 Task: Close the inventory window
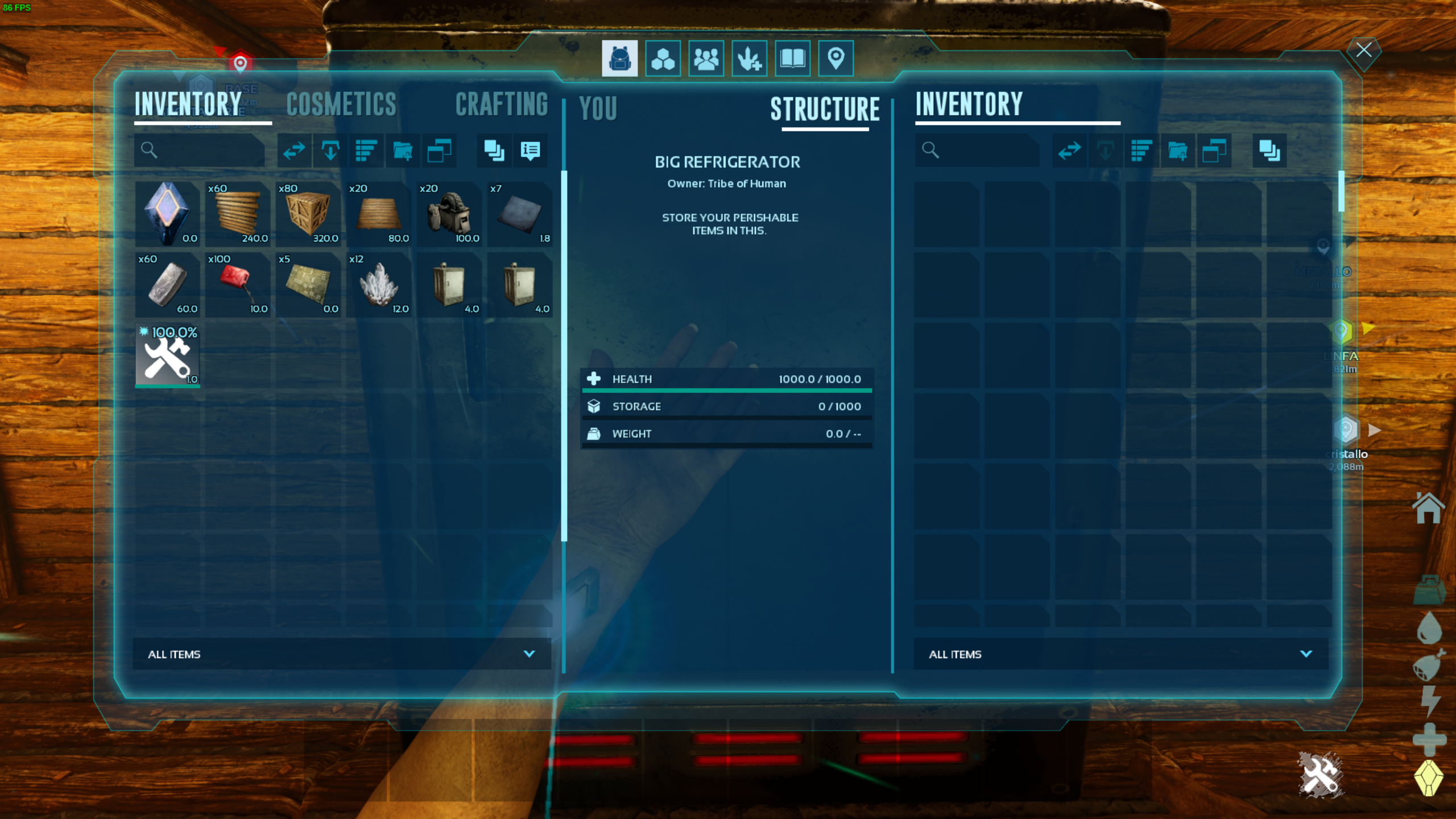1363,50
